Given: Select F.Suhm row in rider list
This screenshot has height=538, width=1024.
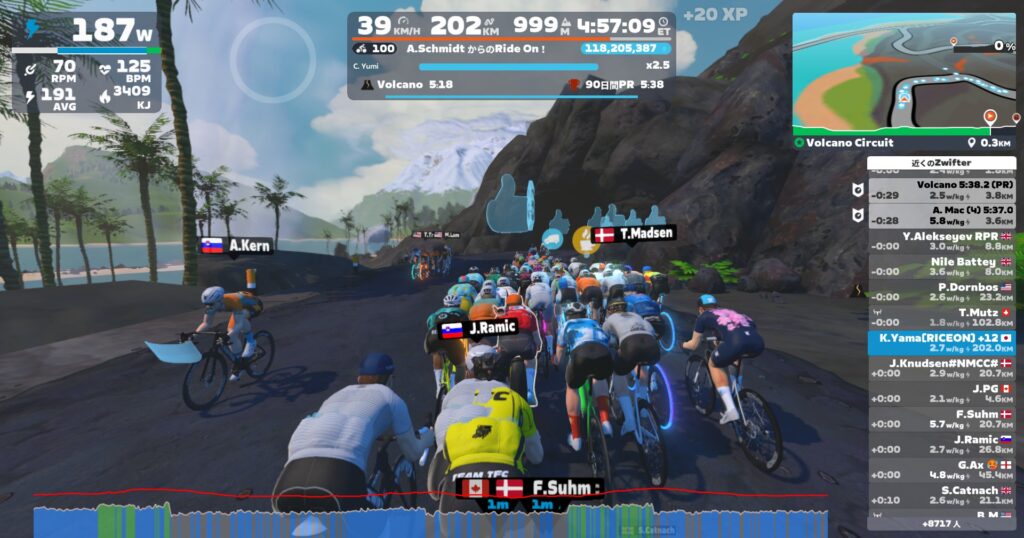Looking at the screenshot, I should 941,419.
